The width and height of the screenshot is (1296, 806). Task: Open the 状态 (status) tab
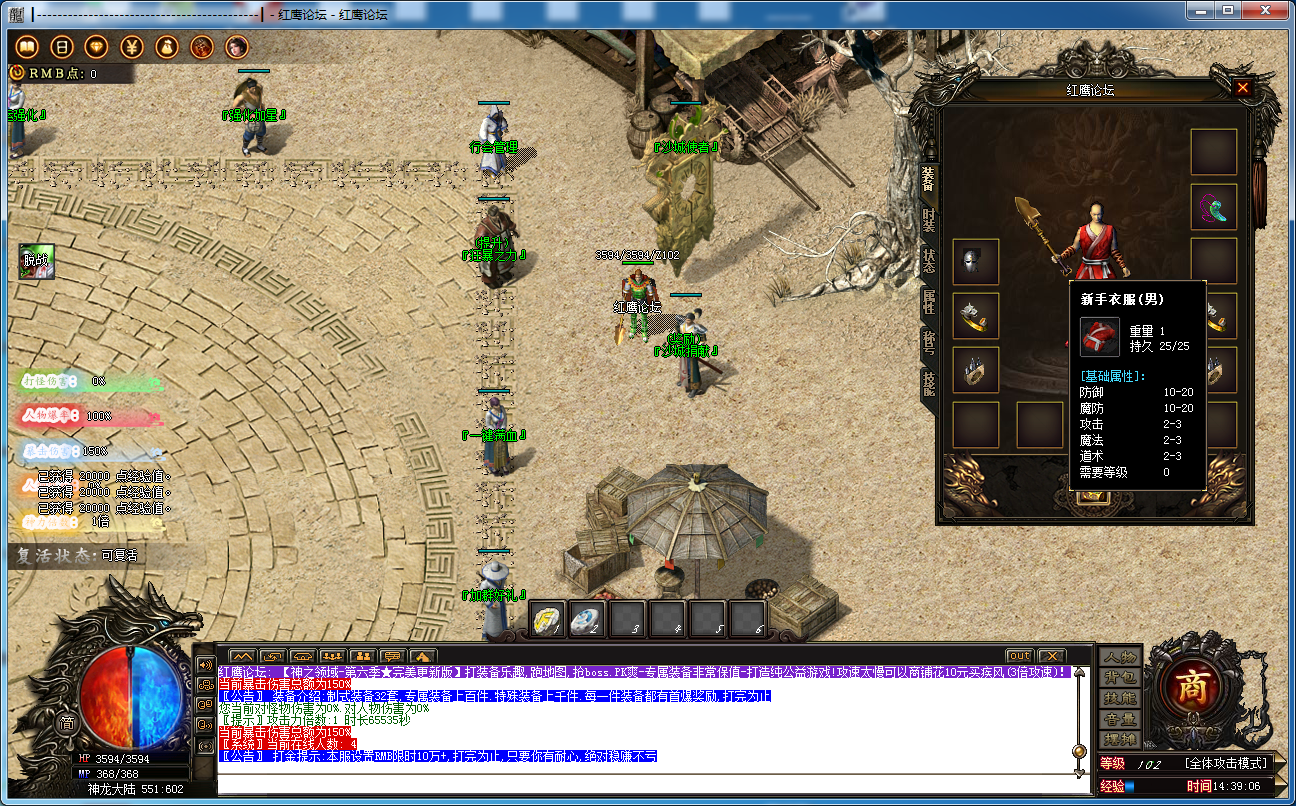pos(929,261)
